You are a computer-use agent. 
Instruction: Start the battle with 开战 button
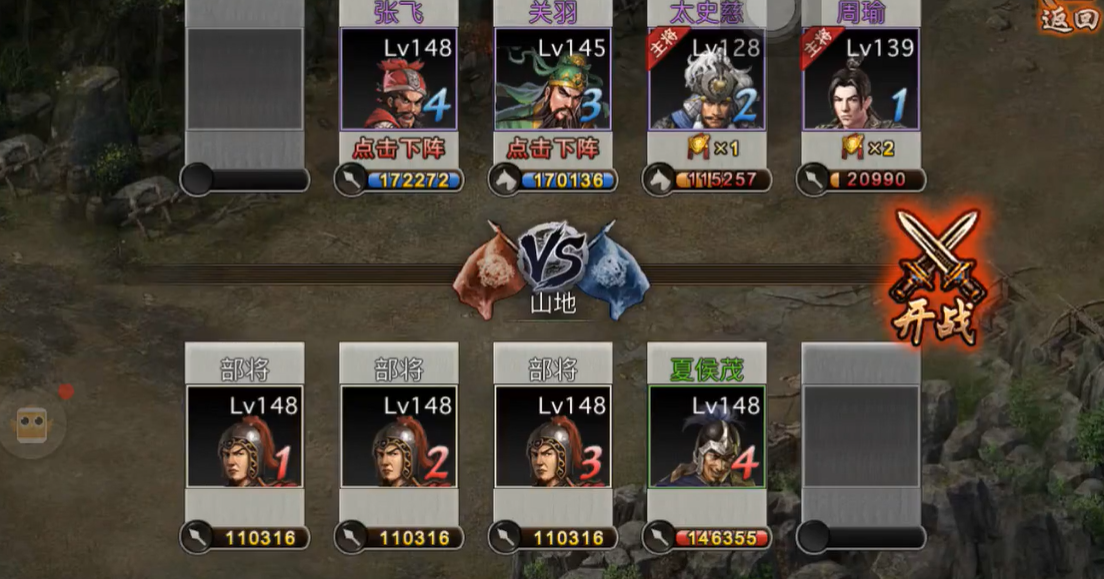pos(937,277)
